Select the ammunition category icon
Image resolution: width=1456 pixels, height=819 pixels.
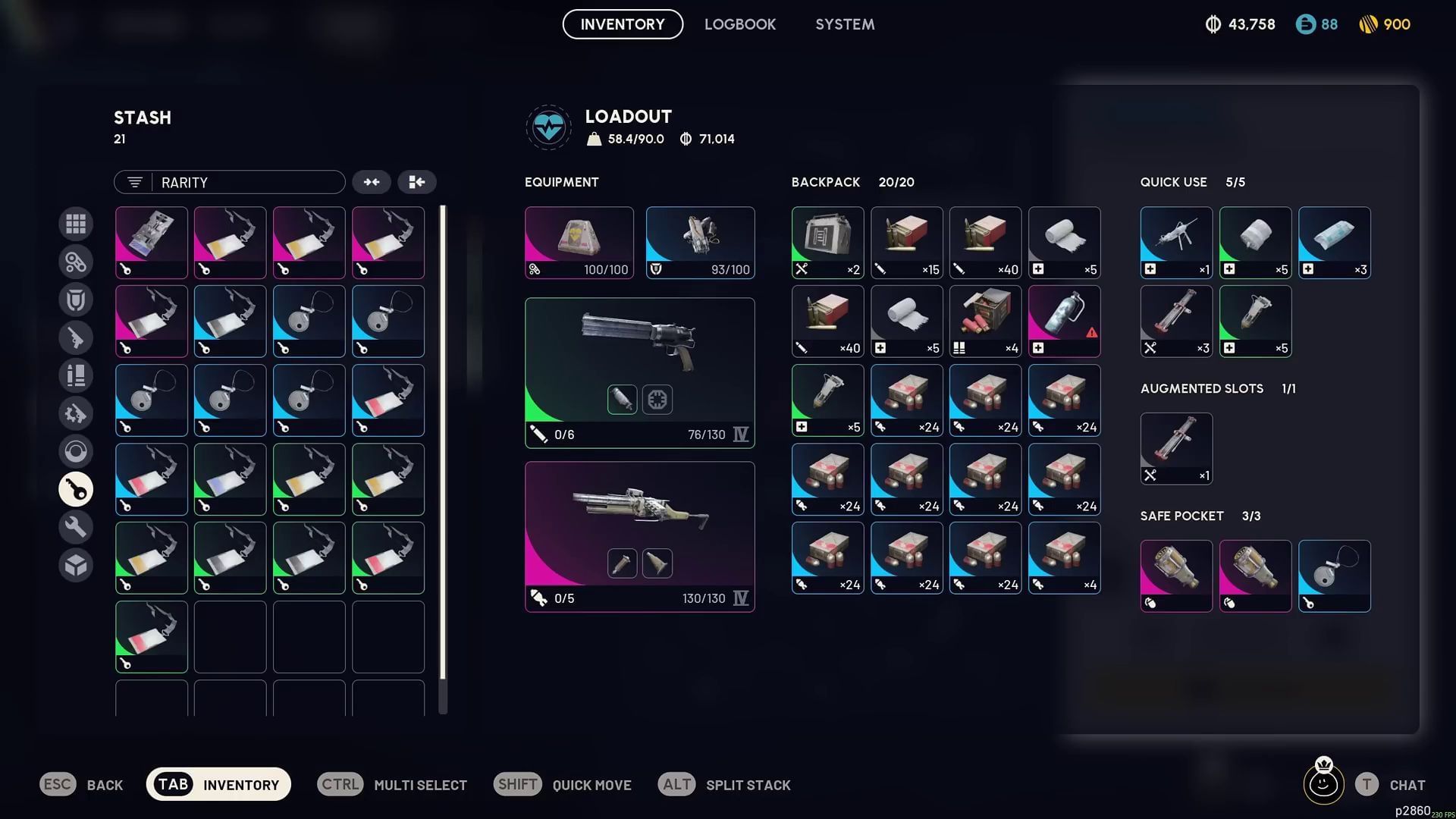click(76, 375)
